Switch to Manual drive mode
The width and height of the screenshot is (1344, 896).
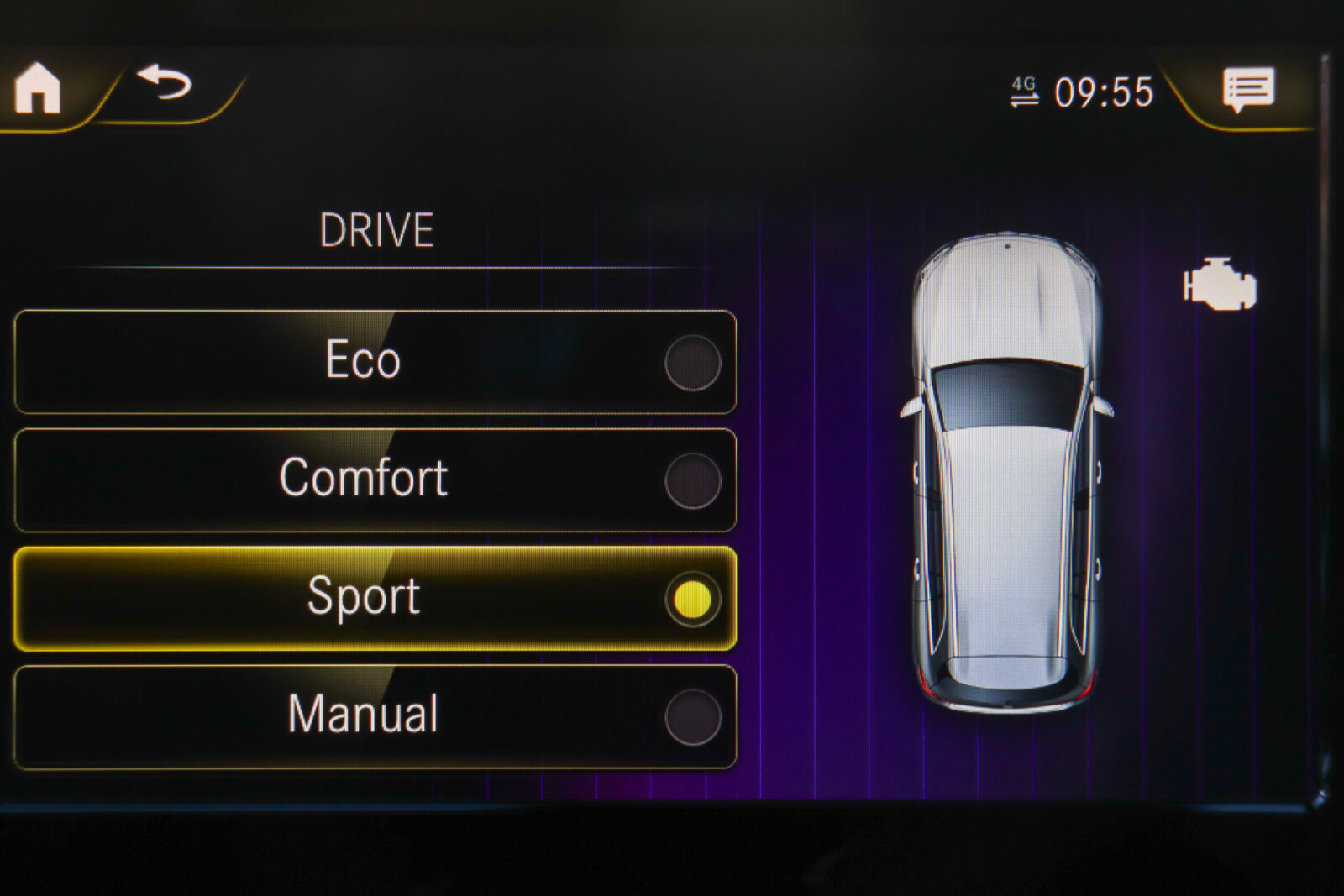[x=375, y=717]
